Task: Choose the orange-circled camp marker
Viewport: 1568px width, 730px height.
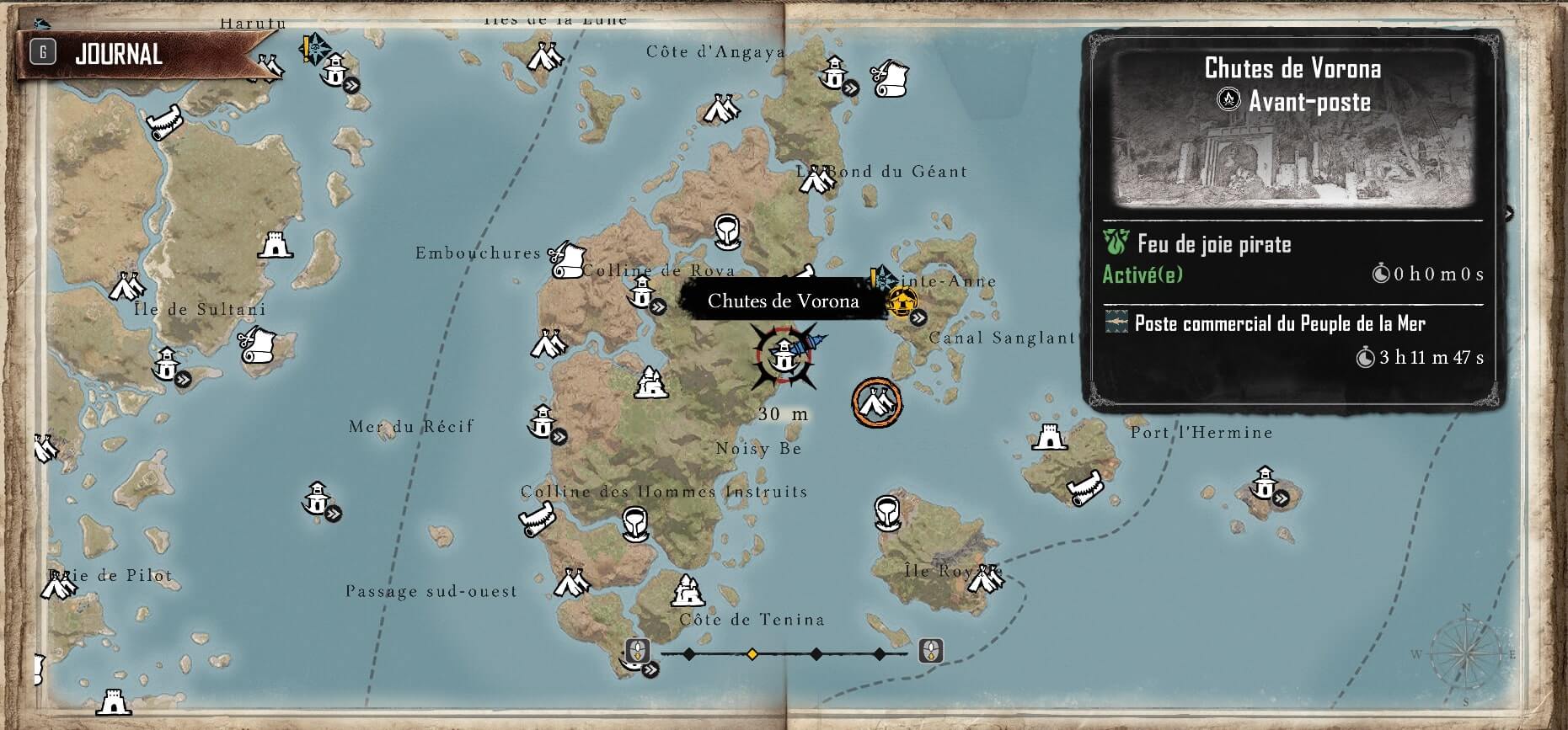Action: [x=876, y=402]
